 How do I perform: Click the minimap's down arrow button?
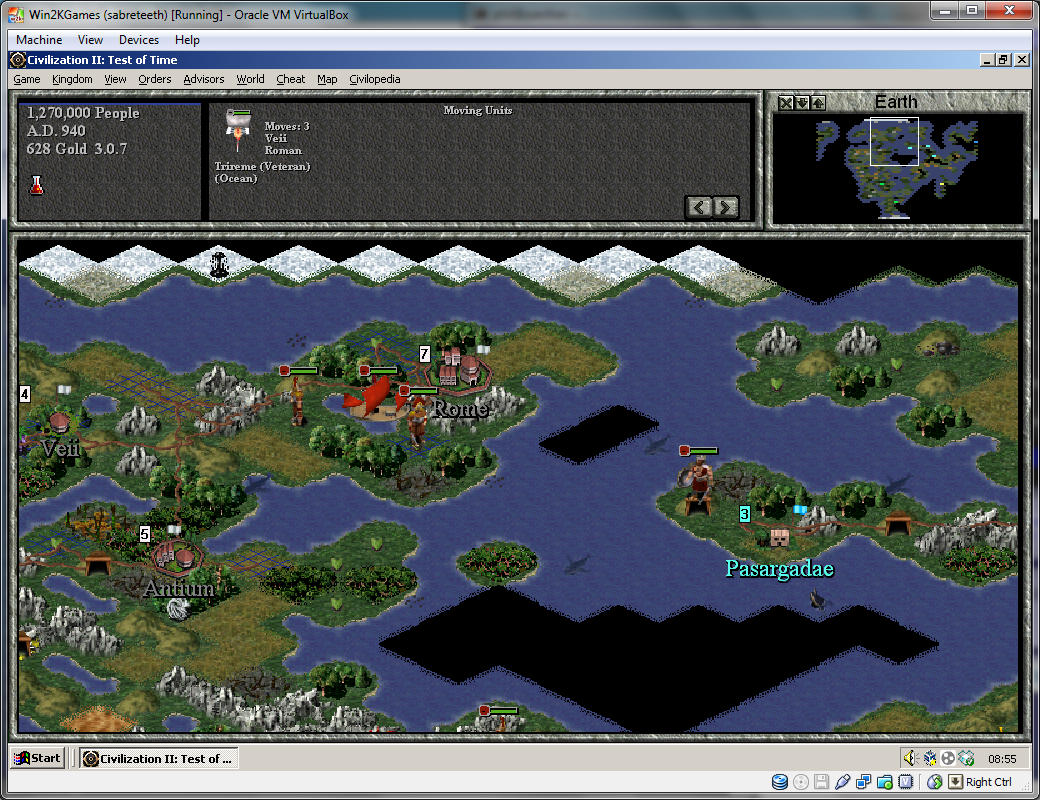802,103
